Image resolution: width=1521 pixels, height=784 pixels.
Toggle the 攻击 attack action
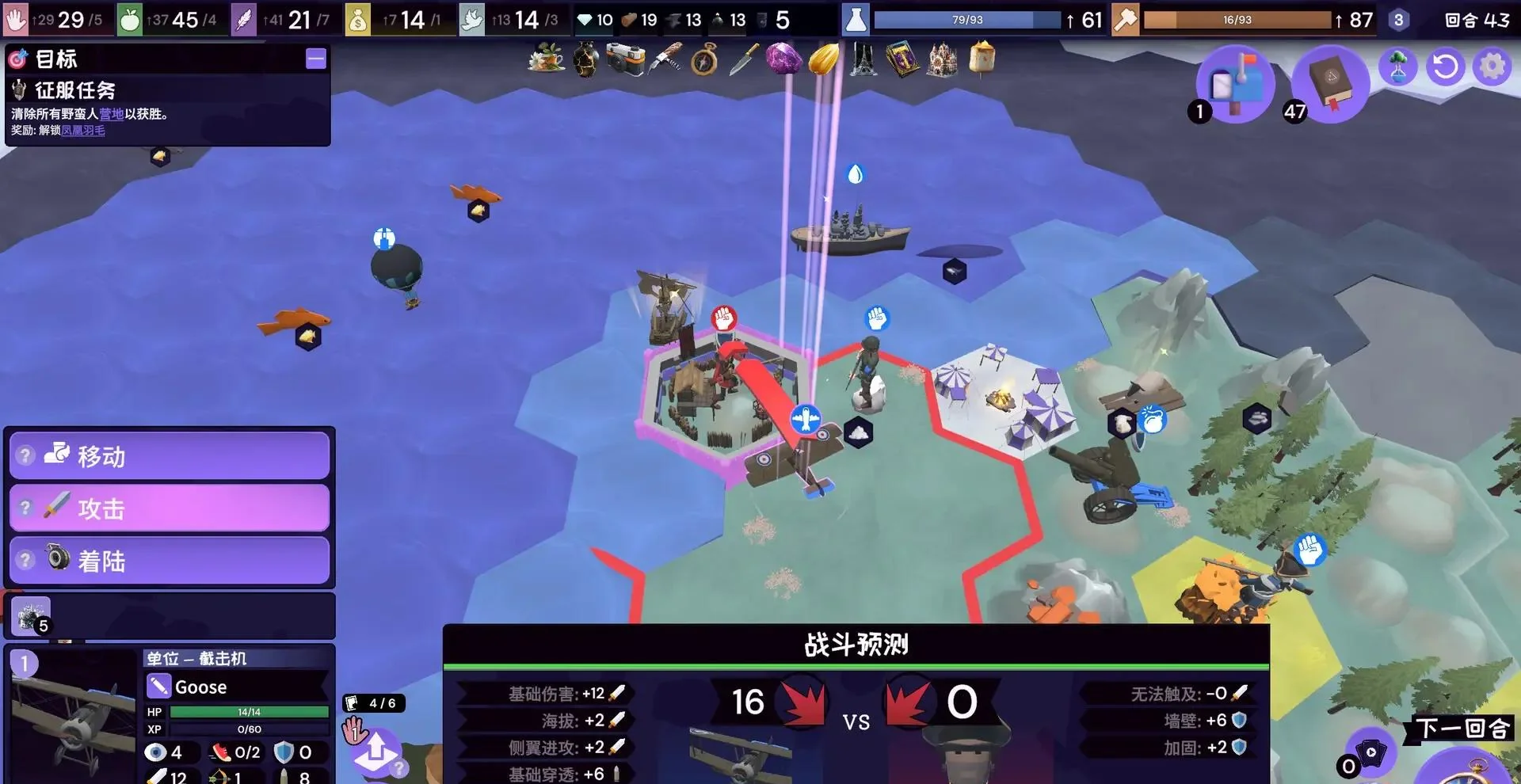coord(169,508)
